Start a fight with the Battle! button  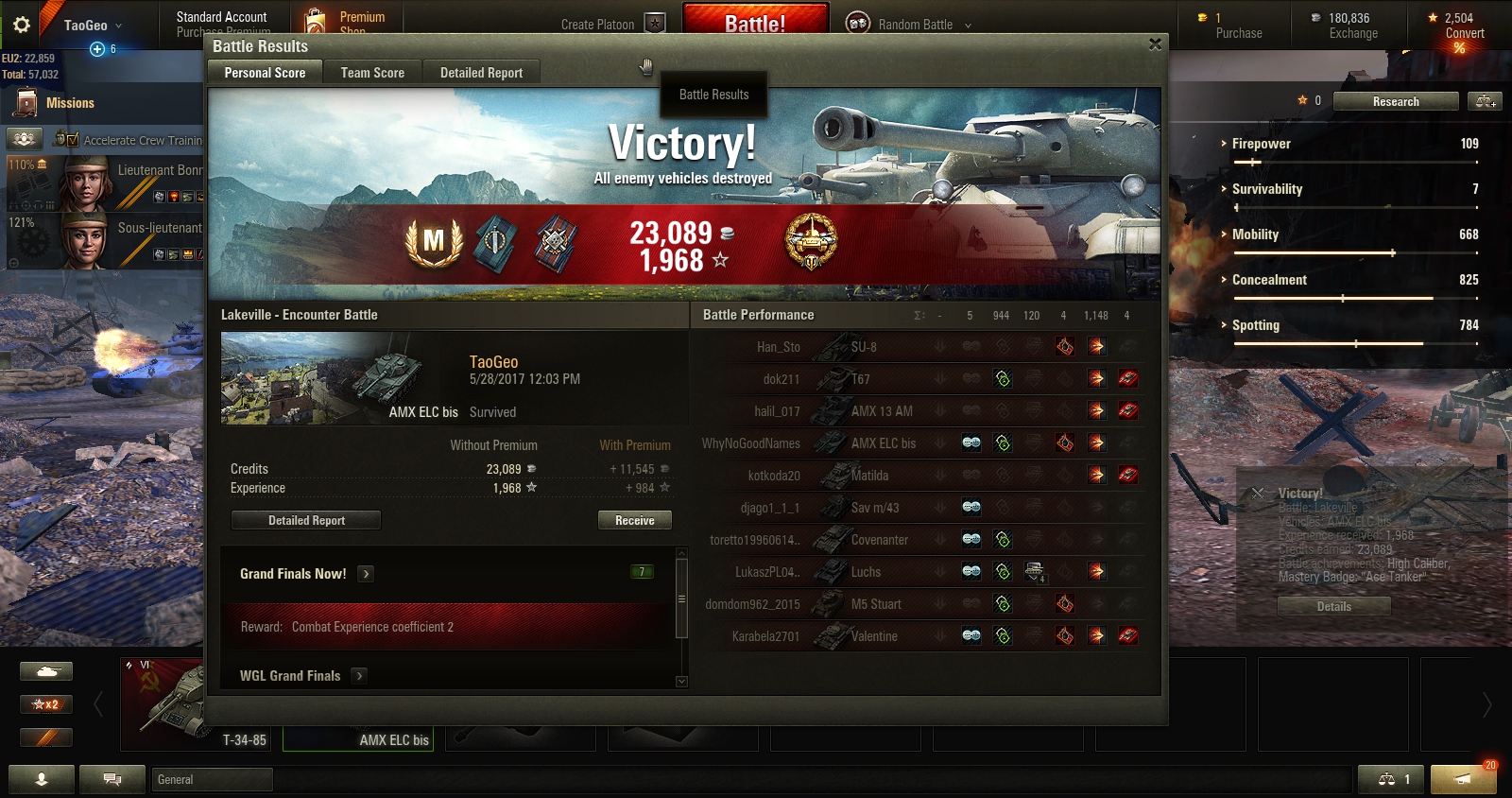click(755, 23)
